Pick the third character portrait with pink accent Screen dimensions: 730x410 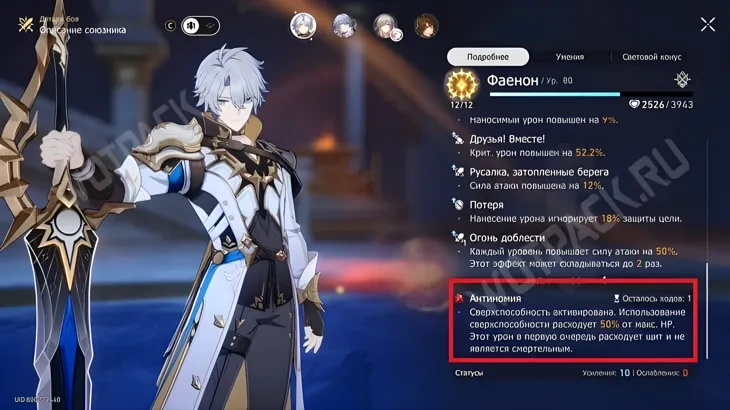pos(385,26)
